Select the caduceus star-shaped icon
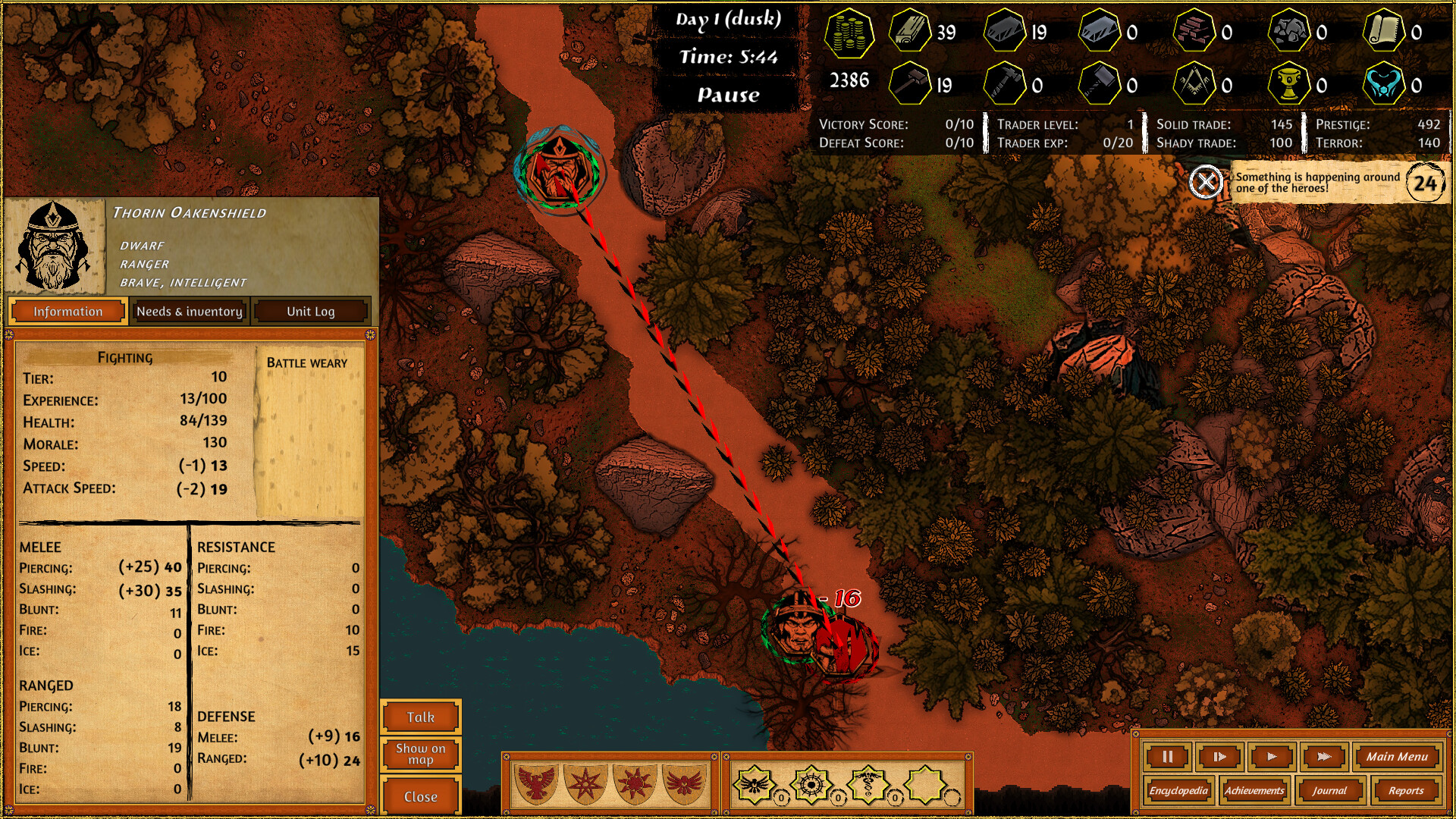Image resolution: width=1456 pixels, height=819 pixels. pos(868,784)
